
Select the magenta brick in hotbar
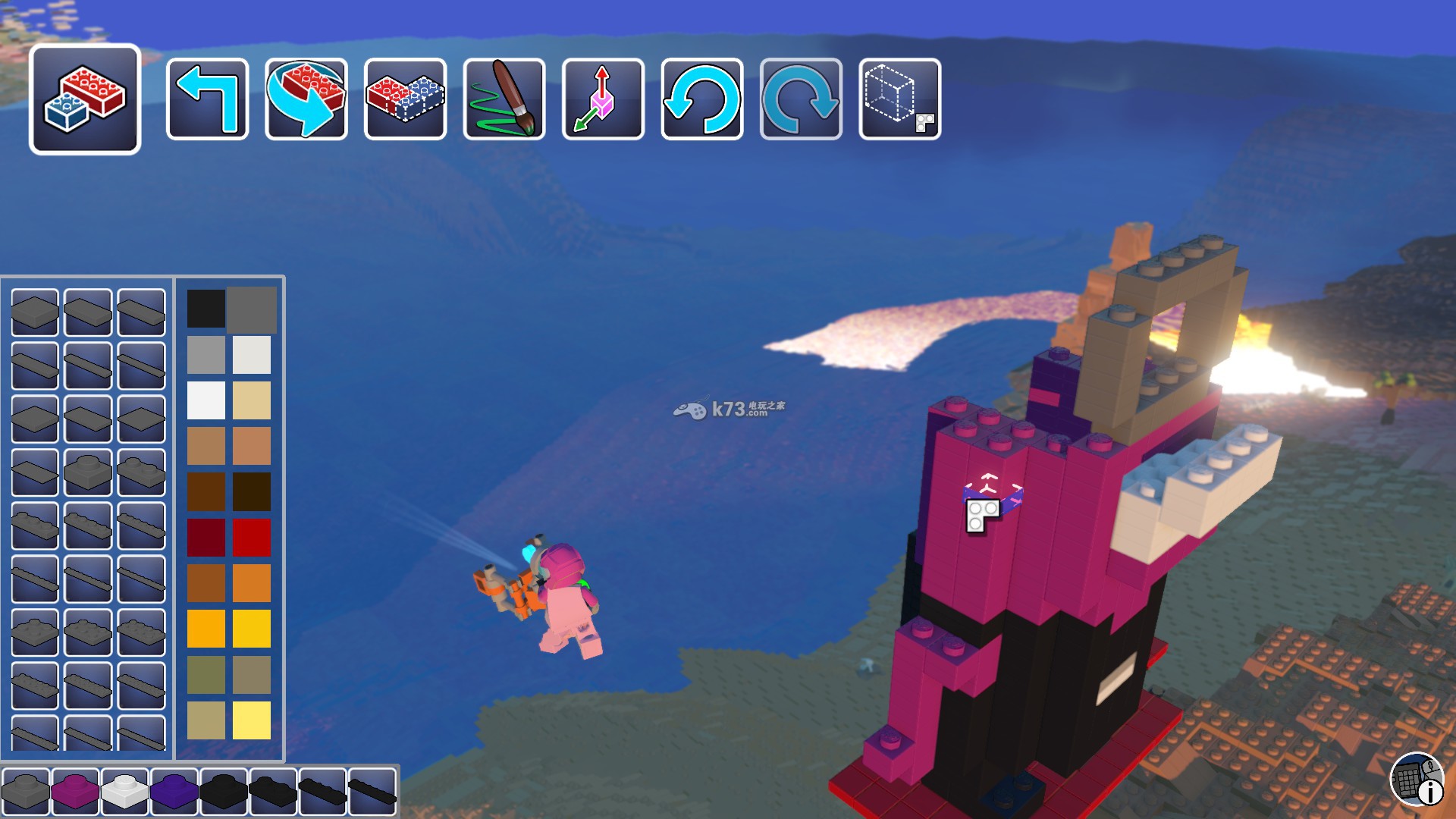pos(75,791)
